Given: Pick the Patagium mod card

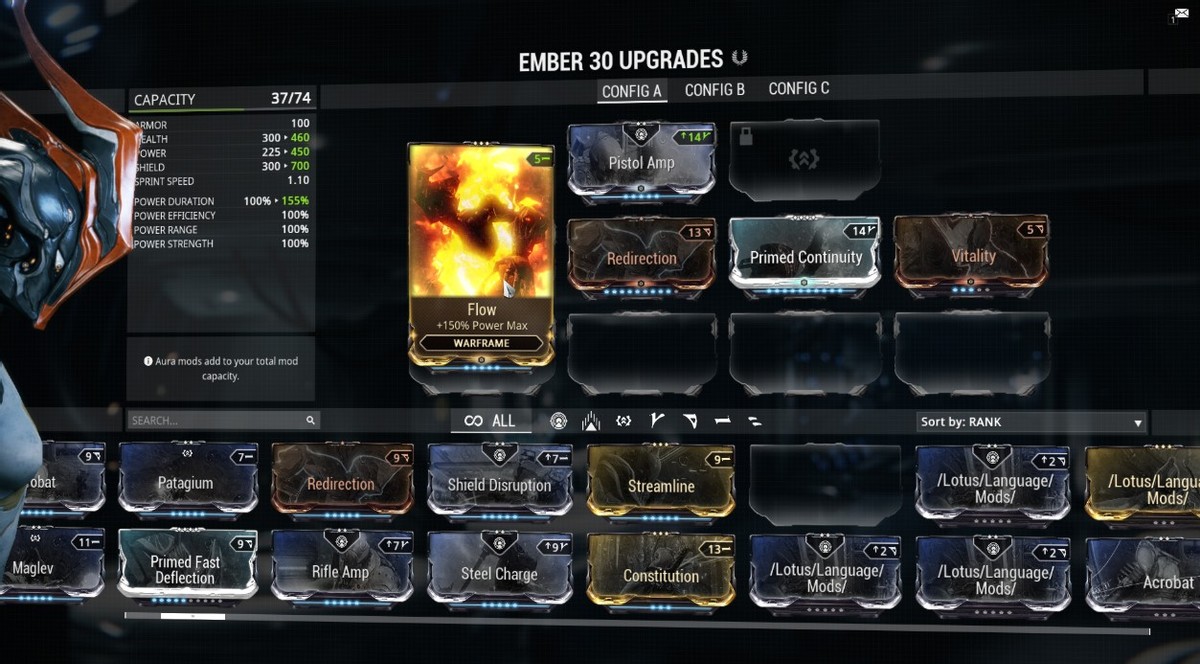Looking at the screenshot, I should click(186, 482).
